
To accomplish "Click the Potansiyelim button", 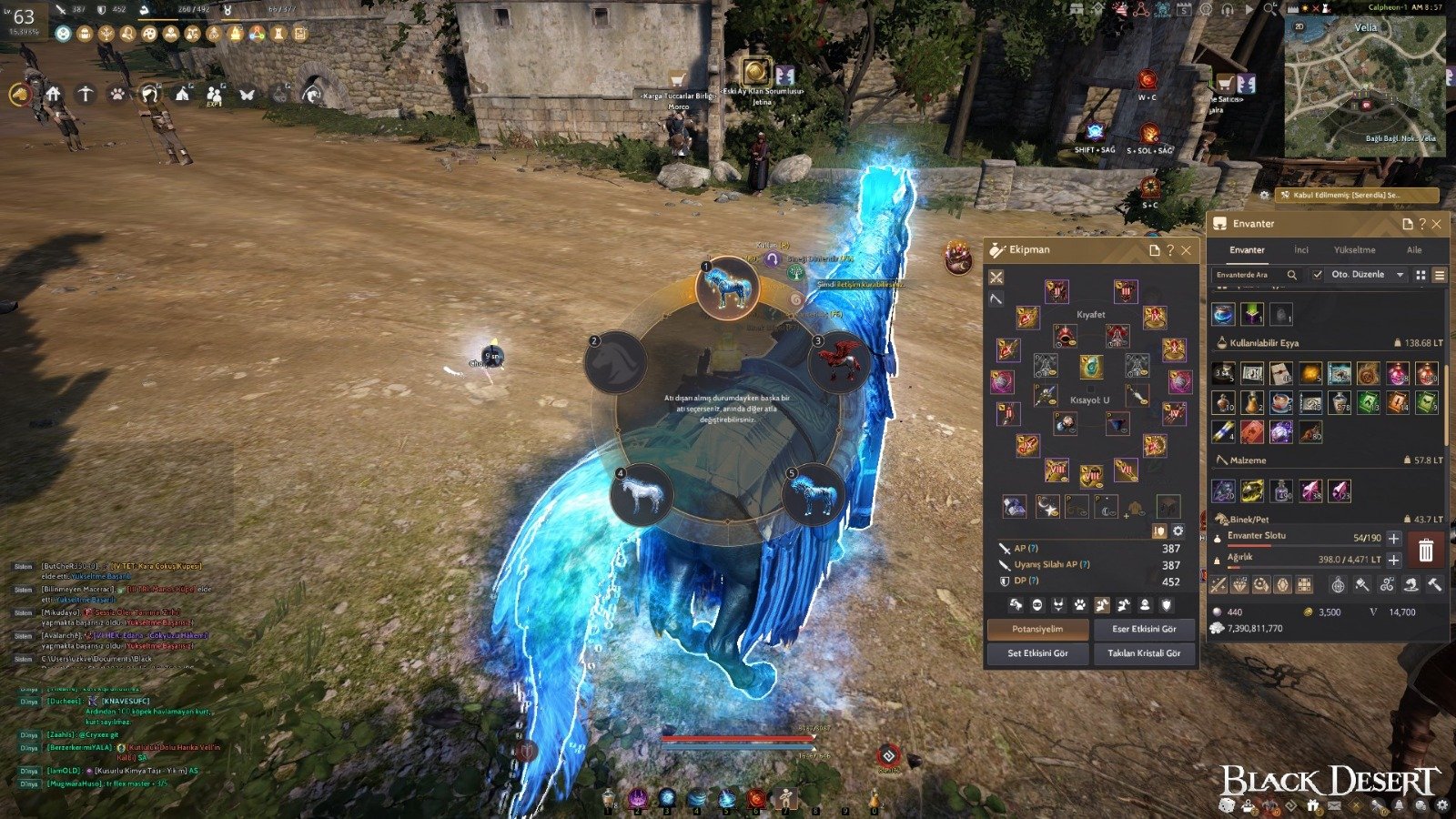I will 1037,629.
